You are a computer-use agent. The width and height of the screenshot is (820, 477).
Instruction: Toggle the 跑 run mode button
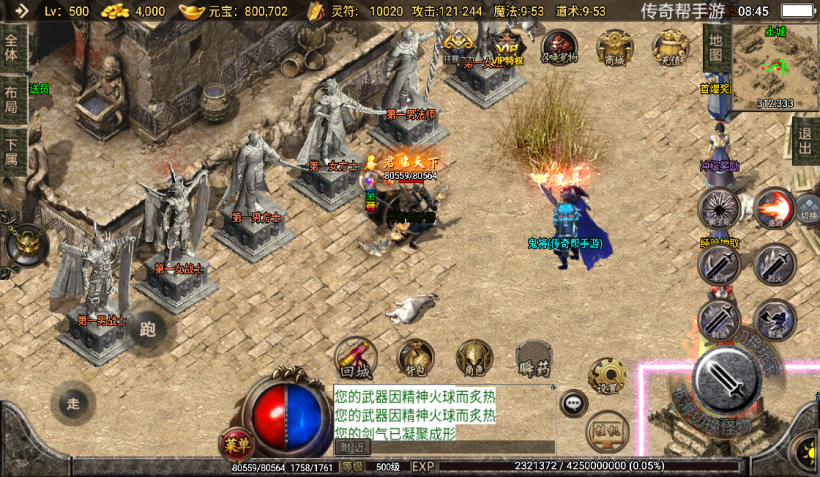tap(148, 328)
